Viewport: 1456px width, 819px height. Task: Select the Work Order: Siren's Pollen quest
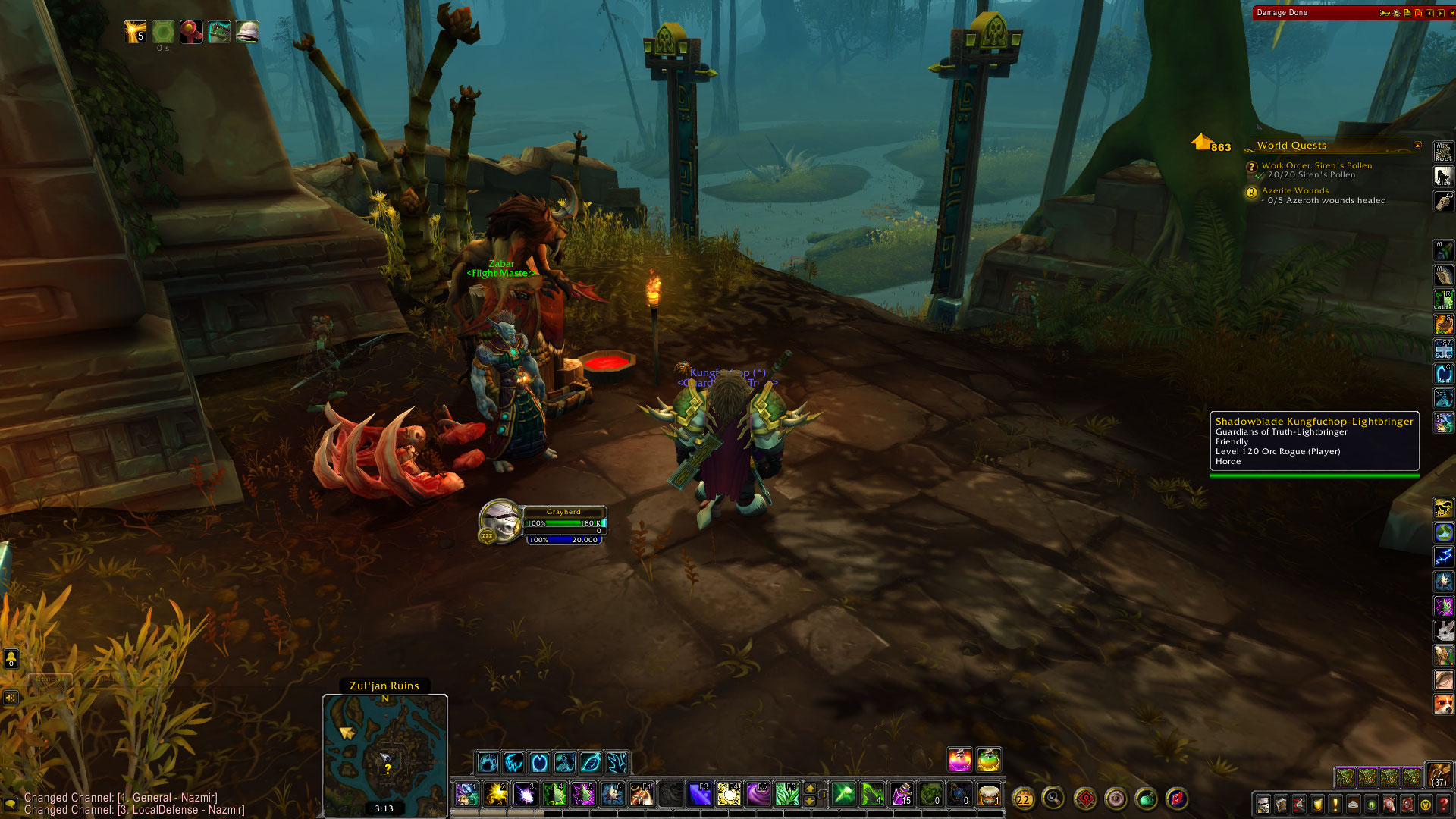(x=1316, y=165)
